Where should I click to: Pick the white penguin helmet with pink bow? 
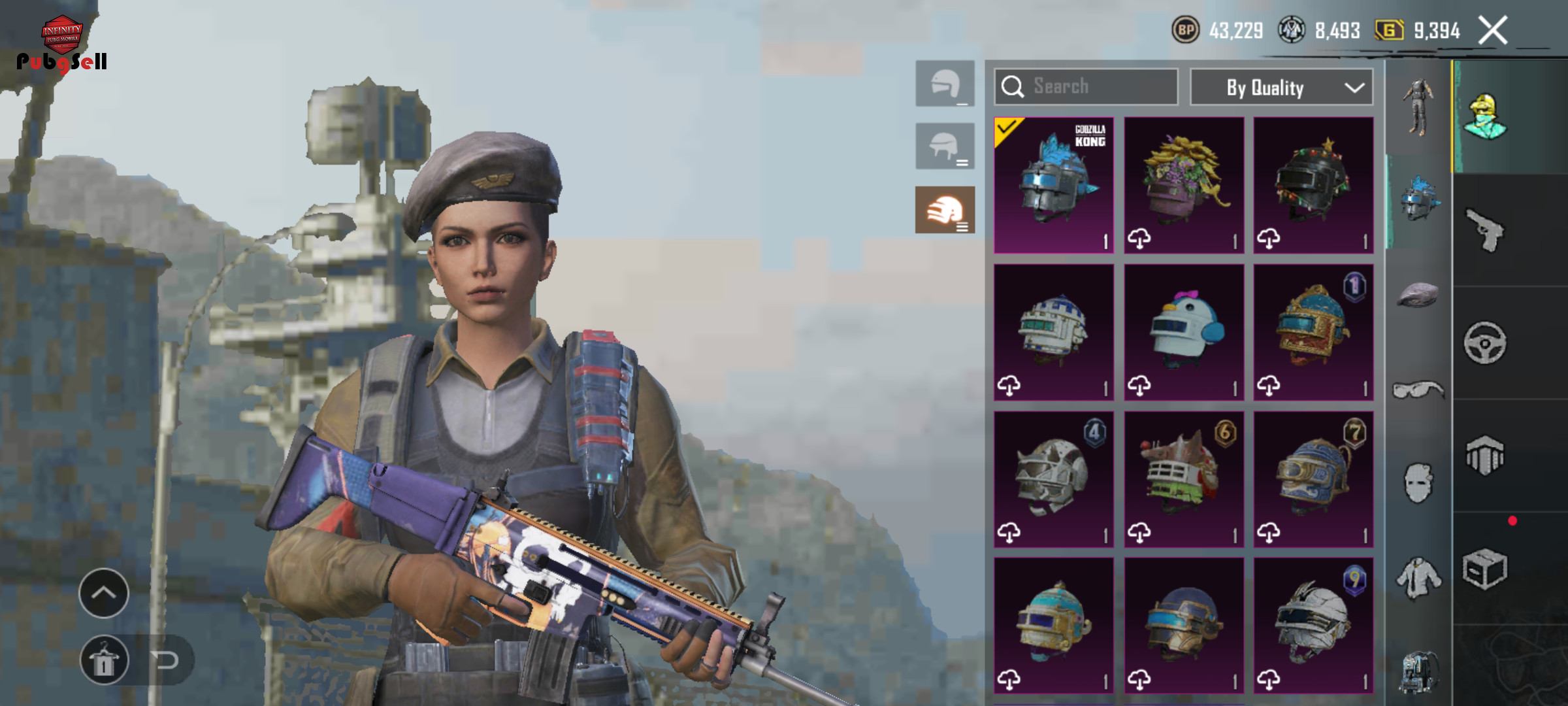tap(1184, 332)
